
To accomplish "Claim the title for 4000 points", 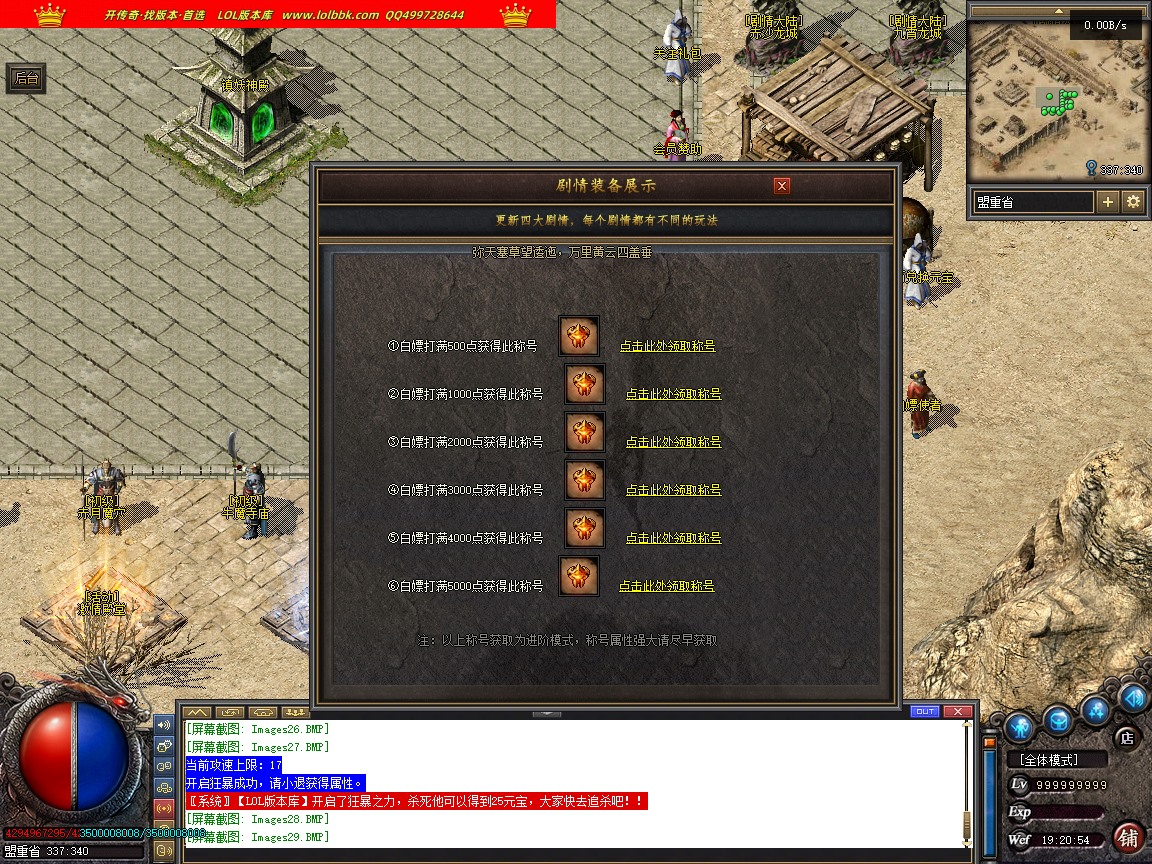I will (673, 538).
